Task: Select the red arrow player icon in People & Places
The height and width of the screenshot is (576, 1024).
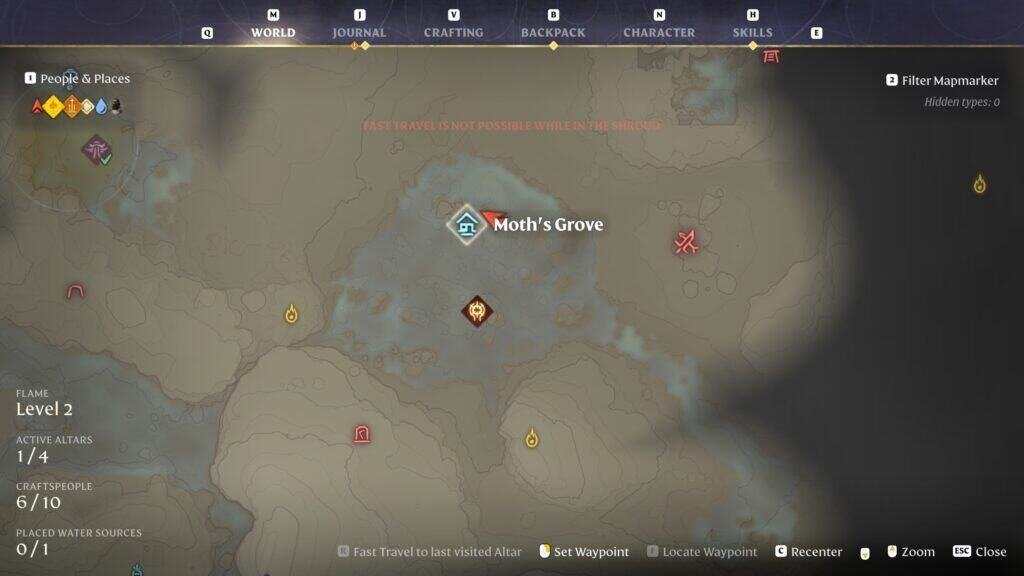Action: [x=37, y=106]
